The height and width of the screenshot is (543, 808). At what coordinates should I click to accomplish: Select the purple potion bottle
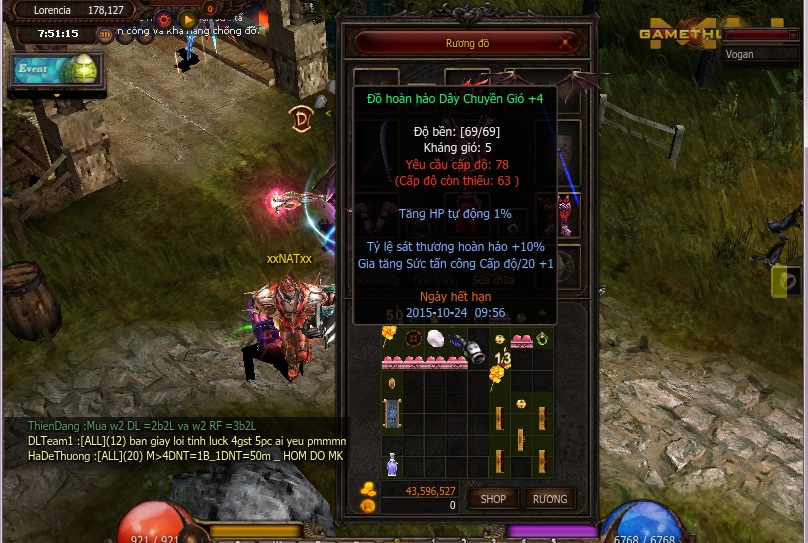click(393, 464)
